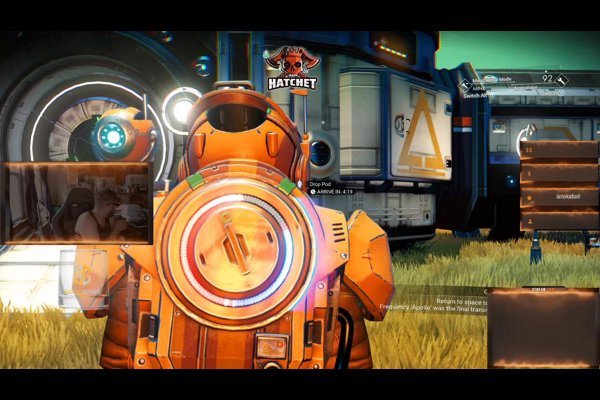The image size is (600, 400).
Task: Open the empty stream chat panel
Action: [x=541, y=328]
